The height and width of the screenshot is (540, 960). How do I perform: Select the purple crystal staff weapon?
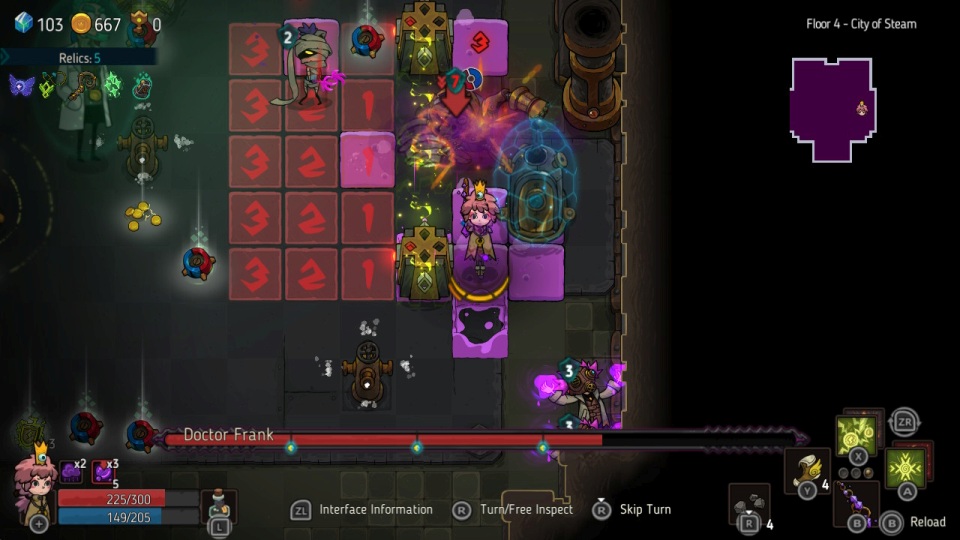coord(855,499)
